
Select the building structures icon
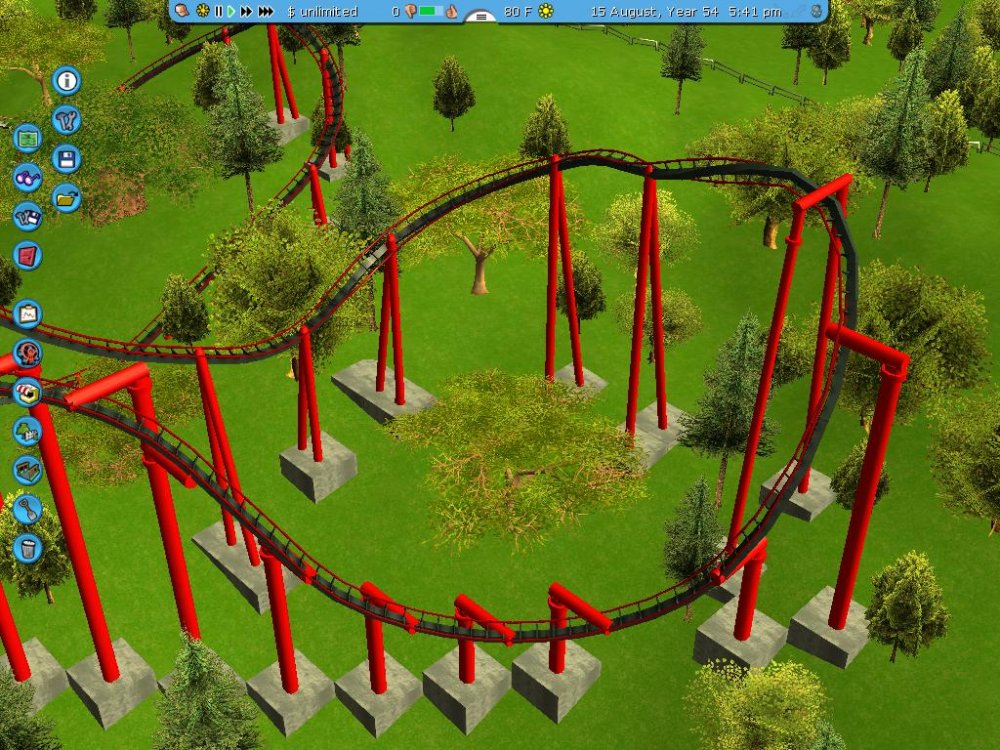(27, 469)
